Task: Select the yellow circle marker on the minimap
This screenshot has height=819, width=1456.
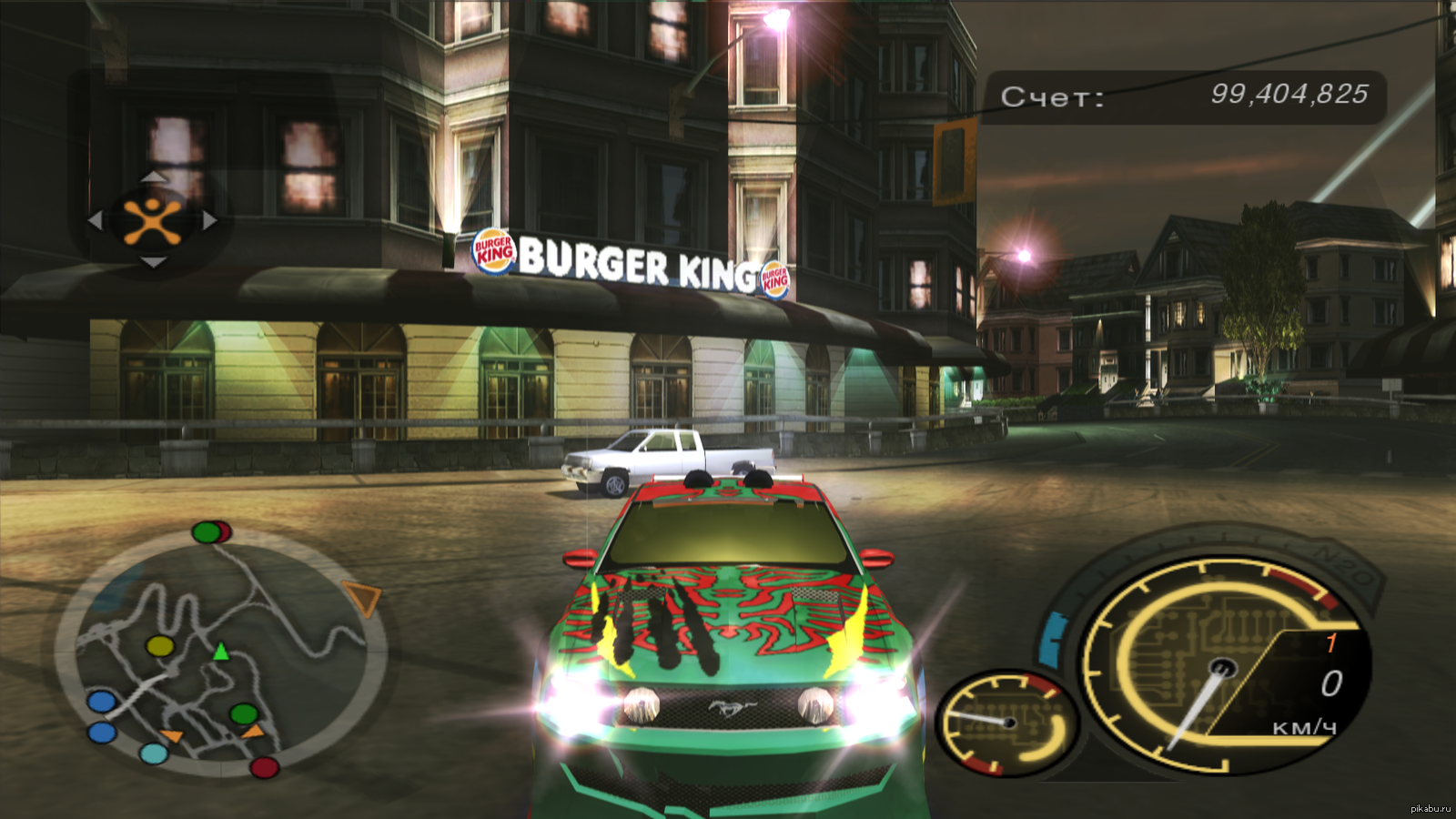Action: [160, 646]
